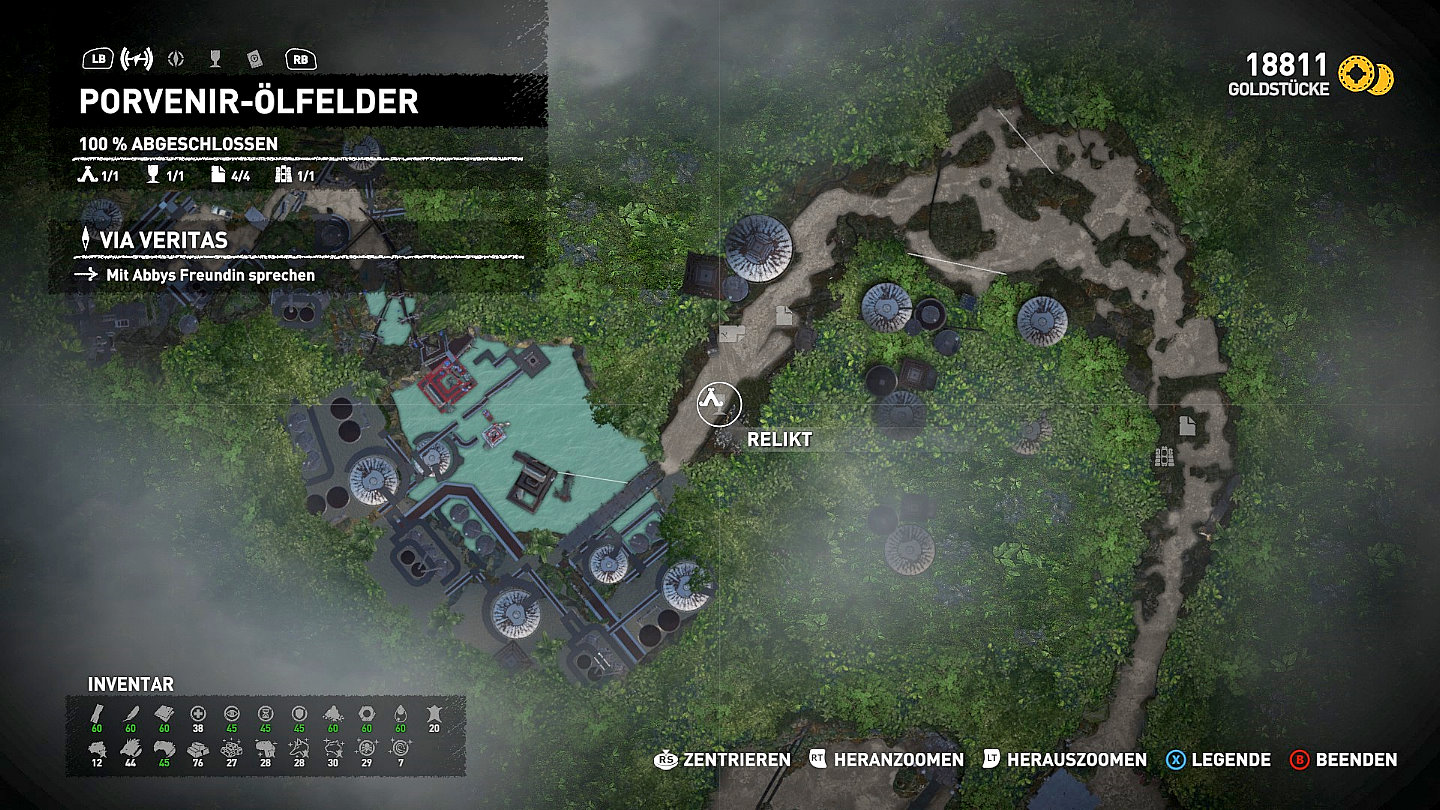Image resolution: width=1440 pixels, height=810 pixels.
Task: Click the circled base camp map marker
Action: (x=714, y=401)
